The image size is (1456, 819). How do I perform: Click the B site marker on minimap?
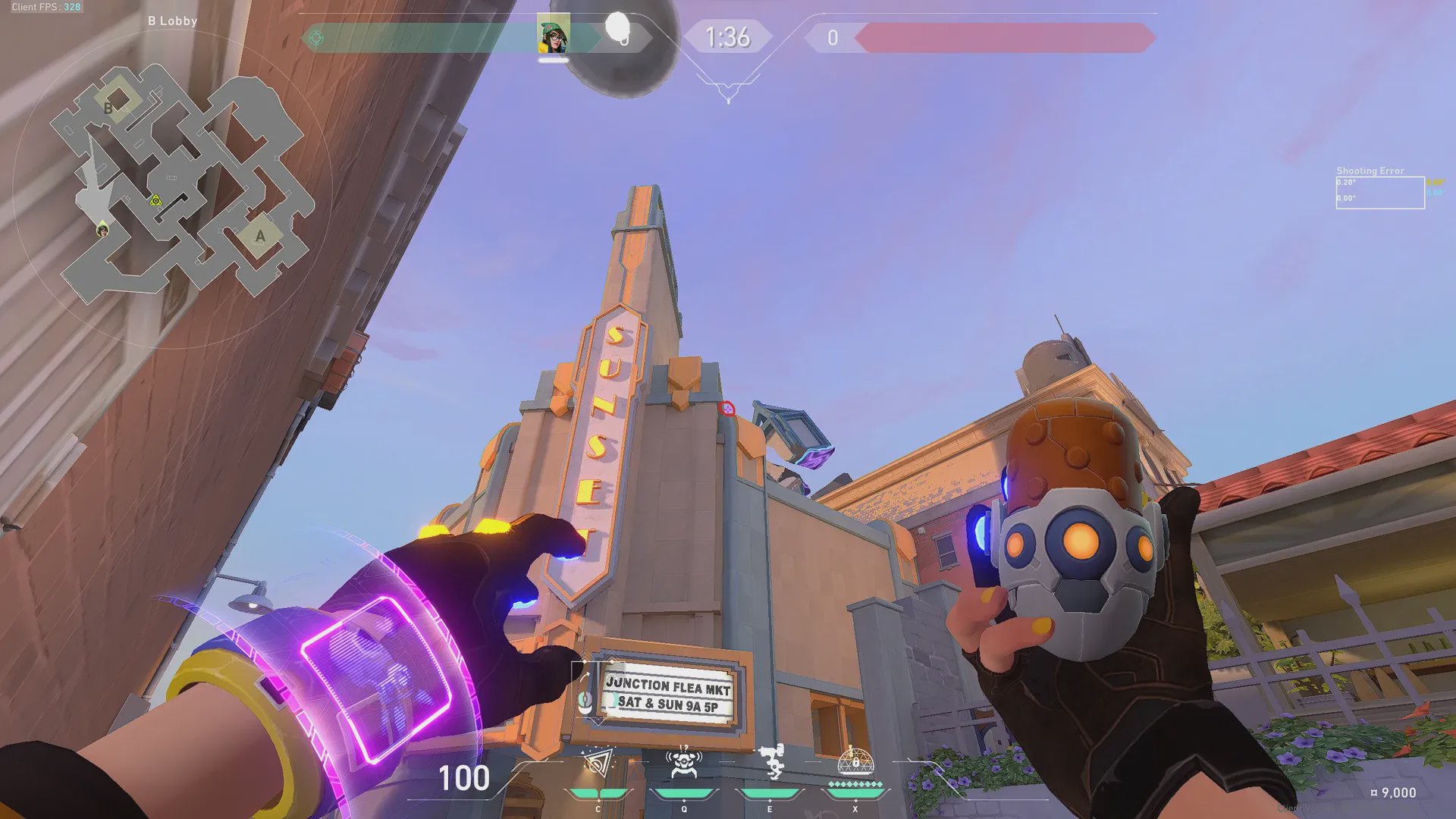(109, 108)
